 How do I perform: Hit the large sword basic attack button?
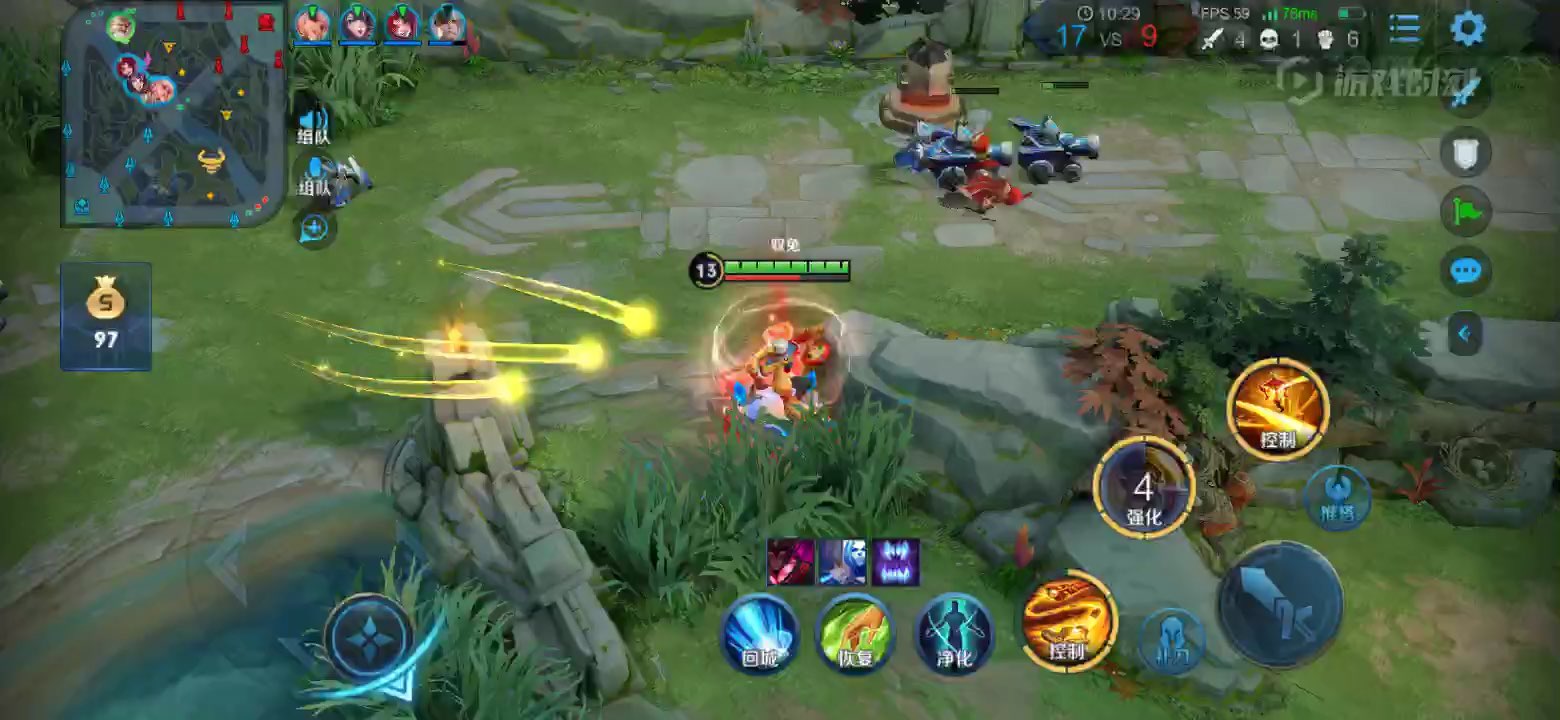click(x=1280, y=604)
